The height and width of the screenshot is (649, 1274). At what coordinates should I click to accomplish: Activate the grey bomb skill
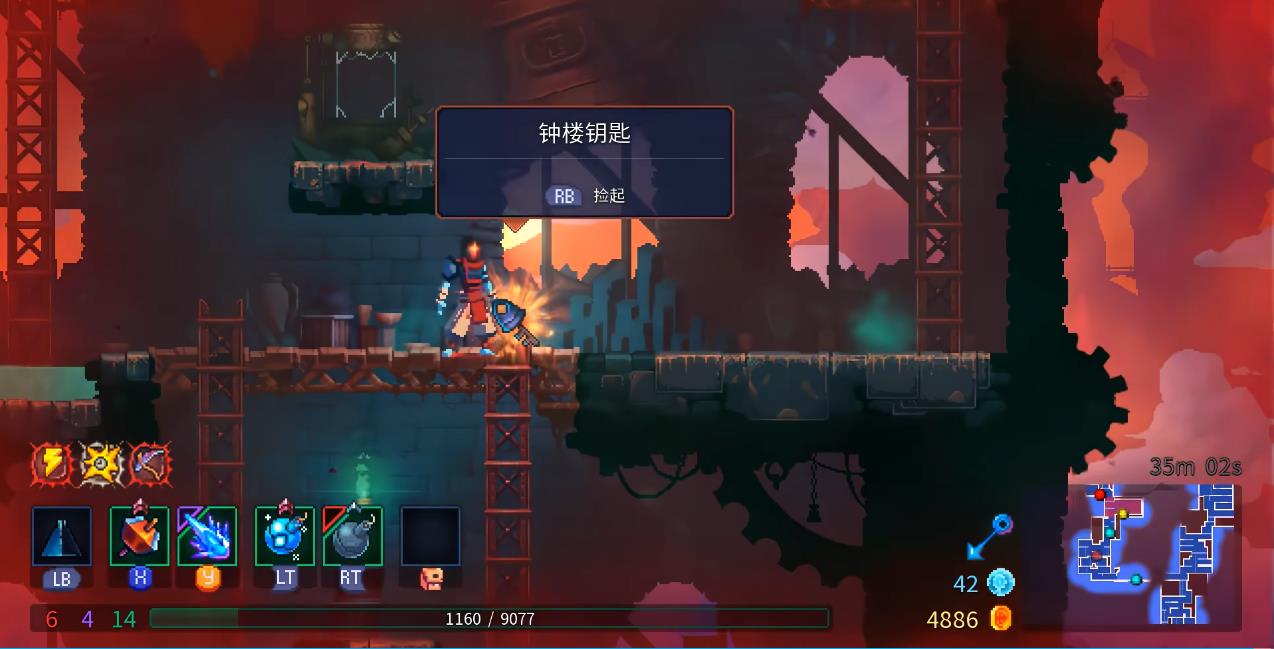(x=352, y=536)
